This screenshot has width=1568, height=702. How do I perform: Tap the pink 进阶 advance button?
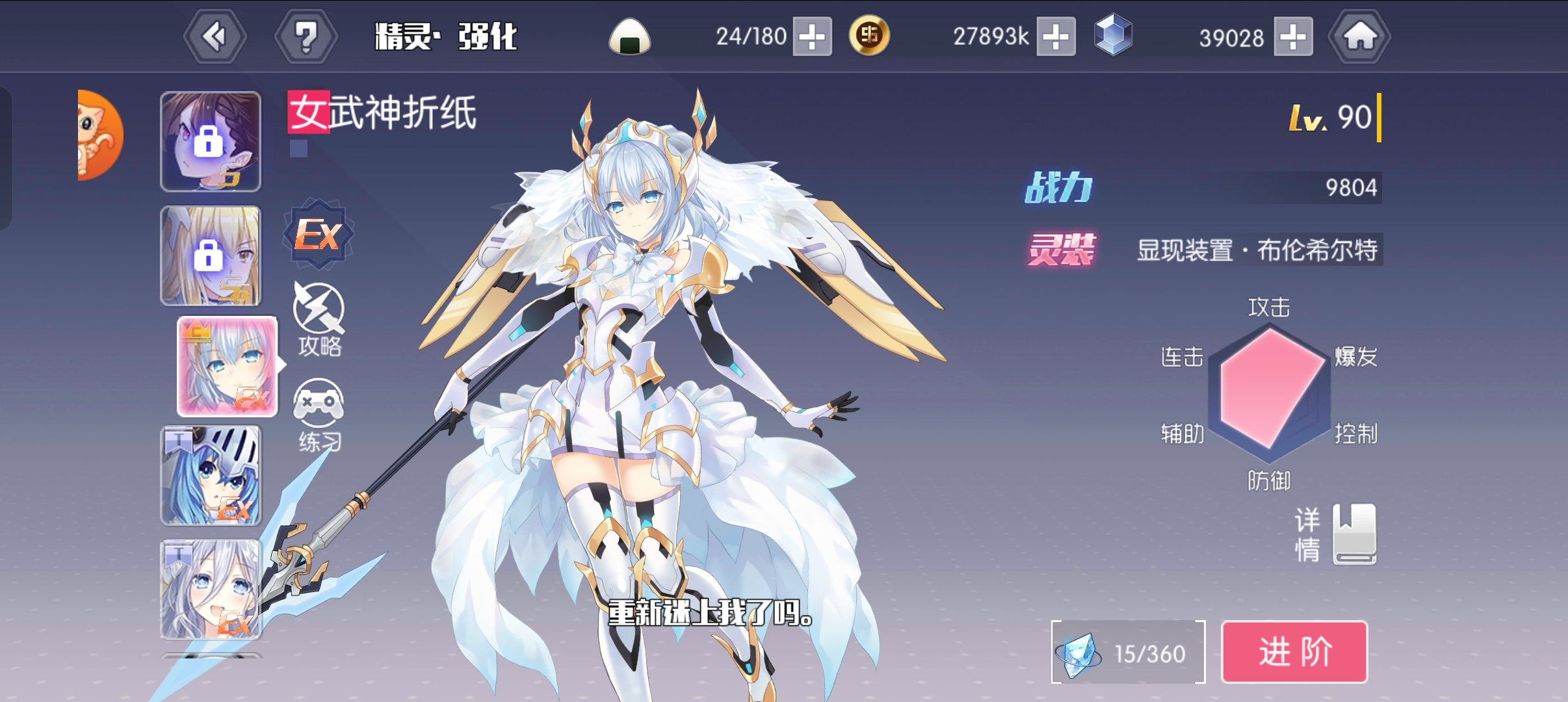click(x=1294, y=652)
